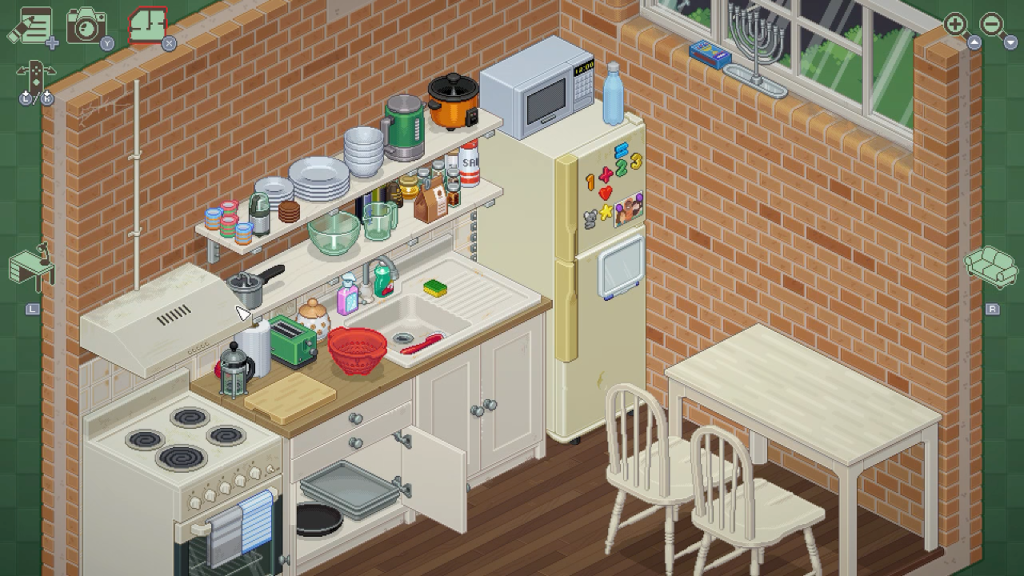1024x576 pixels.
Task: Switch to the desk room icon
Action: tap(31, 265)
